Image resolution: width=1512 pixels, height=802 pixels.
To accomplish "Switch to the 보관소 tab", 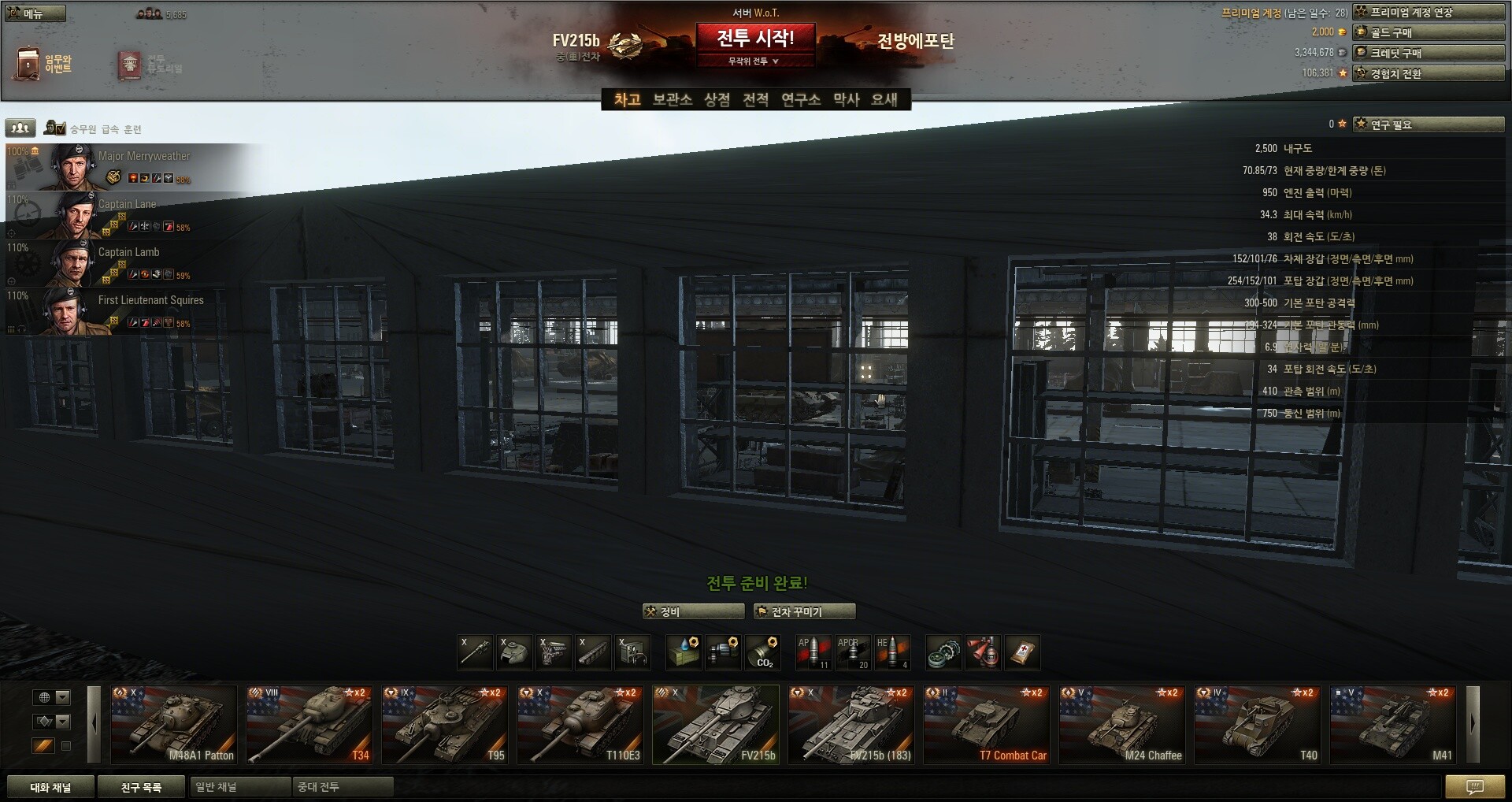I will point(672,99).
